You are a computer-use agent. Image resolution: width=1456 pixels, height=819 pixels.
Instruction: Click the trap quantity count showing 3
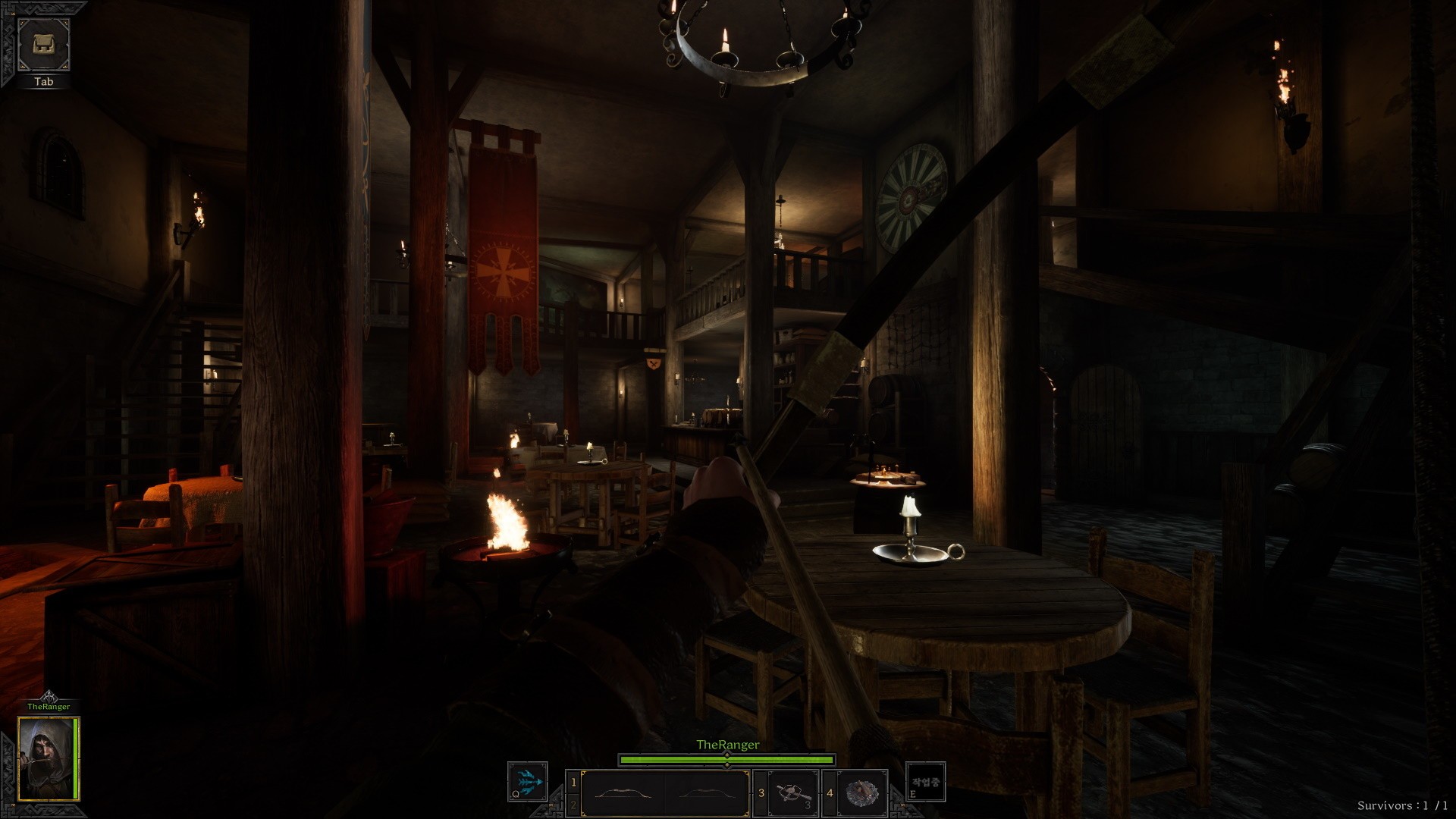(x=807, y=804)
